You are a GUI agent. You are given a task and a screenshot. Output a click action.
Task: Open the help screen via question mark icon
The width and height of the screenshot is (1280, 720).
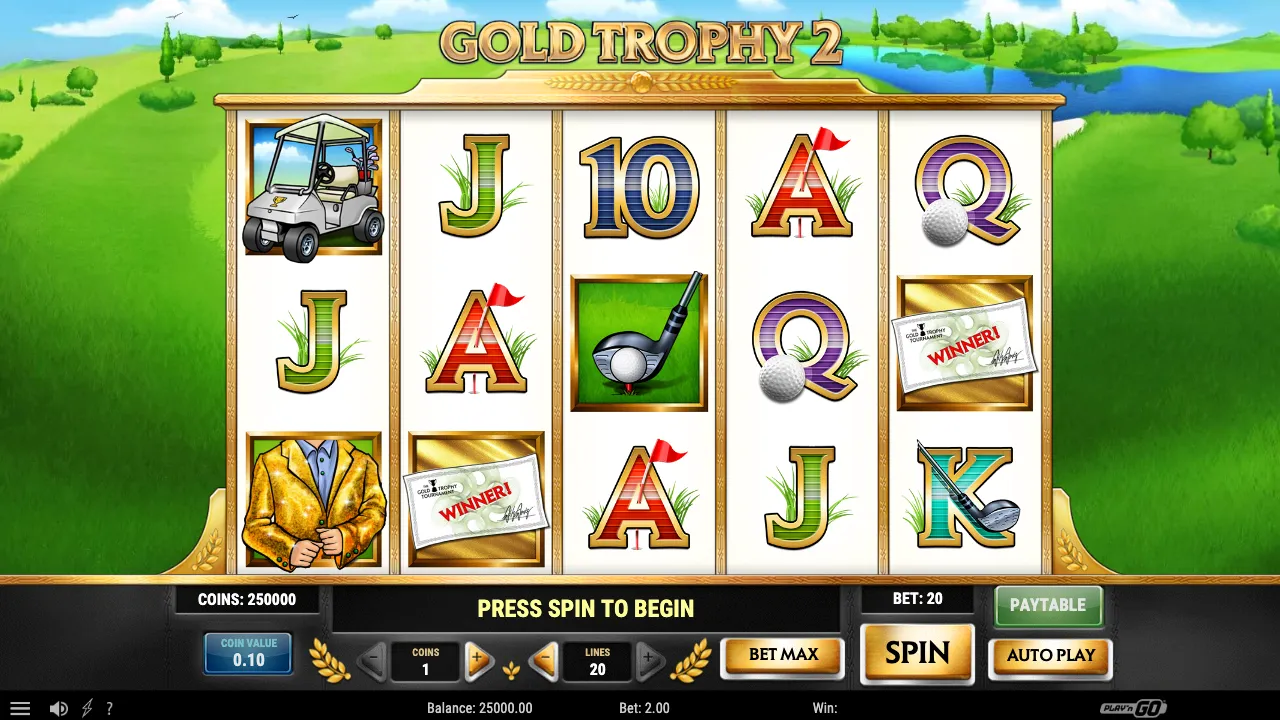tap(109, 708)
